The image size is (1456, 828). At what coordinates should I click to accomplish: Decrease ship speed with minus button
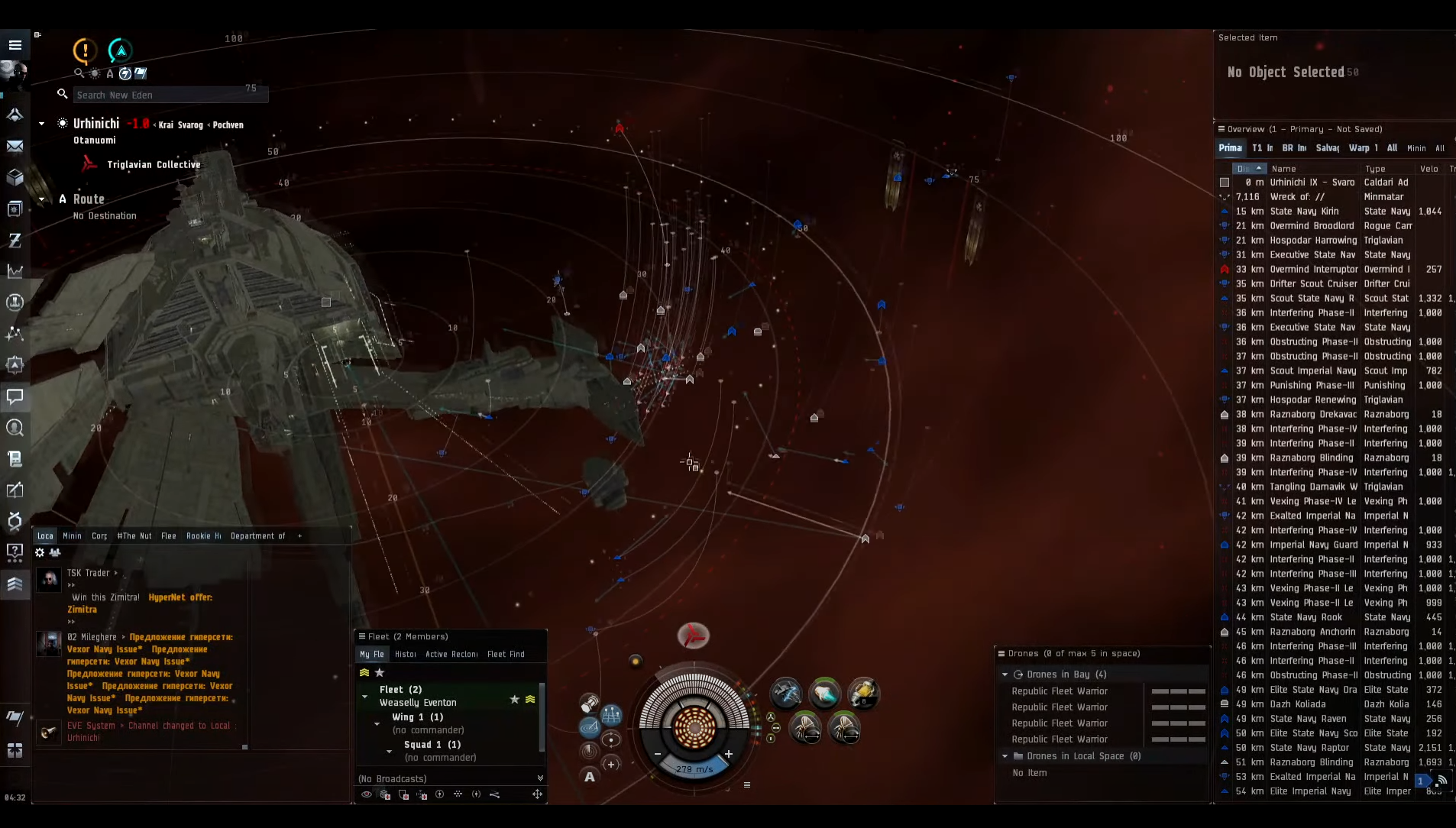tap(658, 754)
